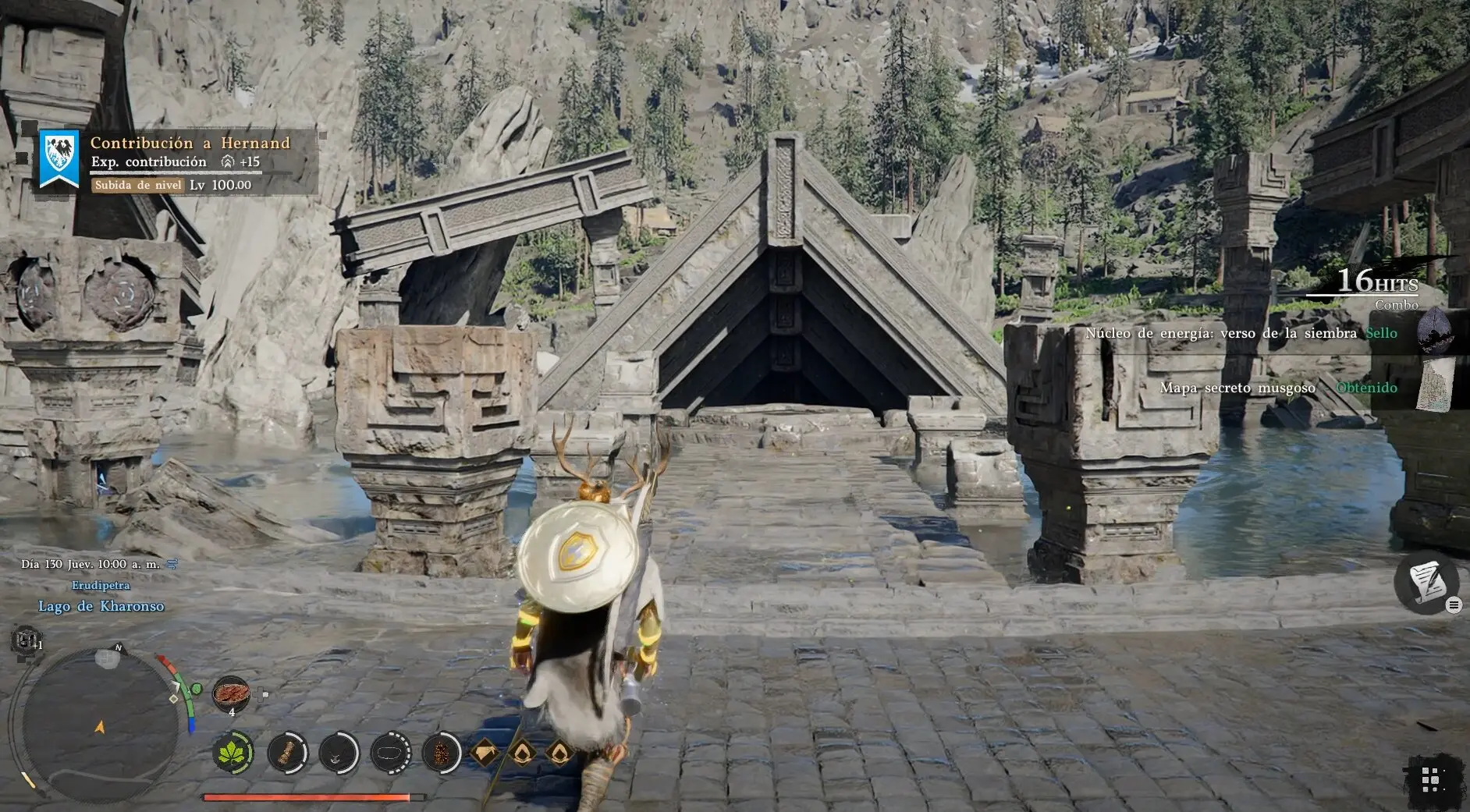
Task: Select the grilled meat food slot
Action: coord(231,693)
